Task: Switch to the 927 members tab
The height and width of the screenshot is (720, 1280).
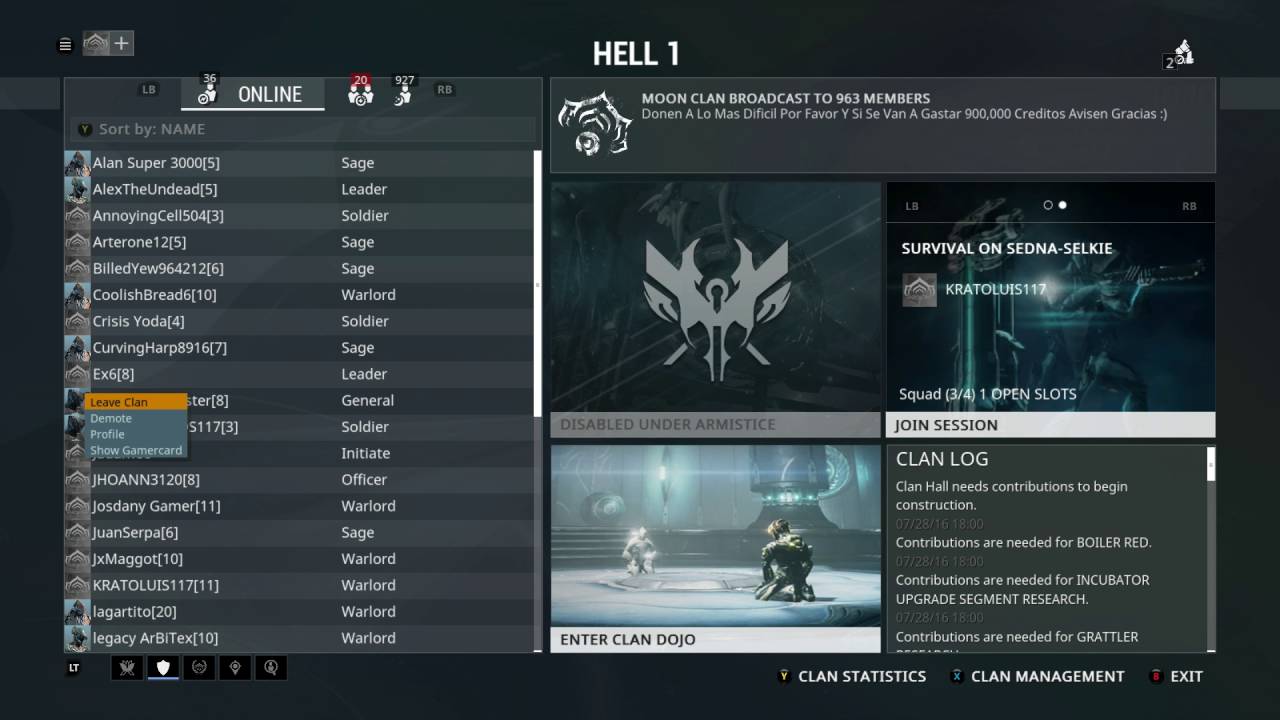Action: (x=404, y=93)
